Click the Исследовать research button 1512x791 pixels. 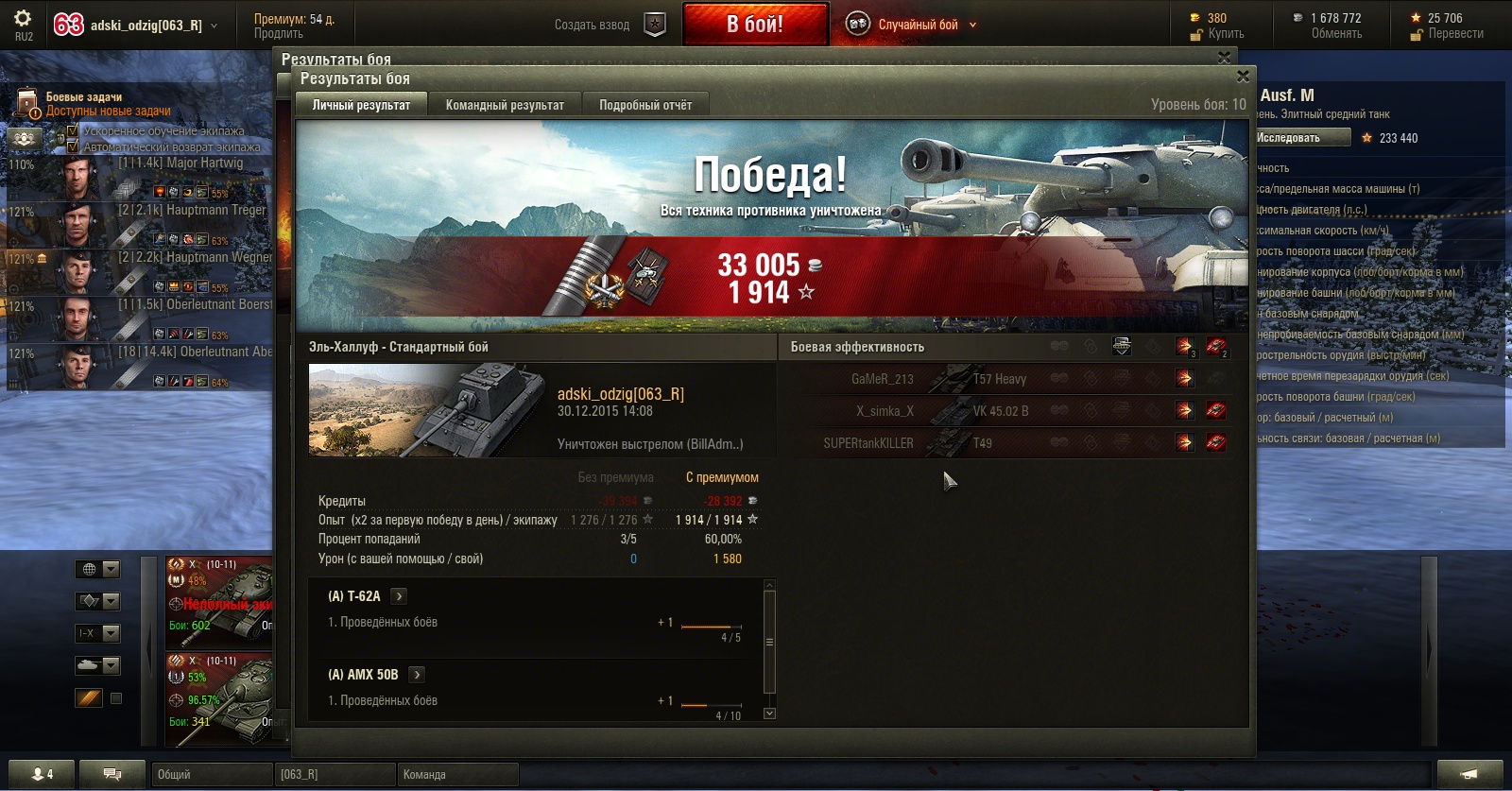click(x=1300, y=138)
